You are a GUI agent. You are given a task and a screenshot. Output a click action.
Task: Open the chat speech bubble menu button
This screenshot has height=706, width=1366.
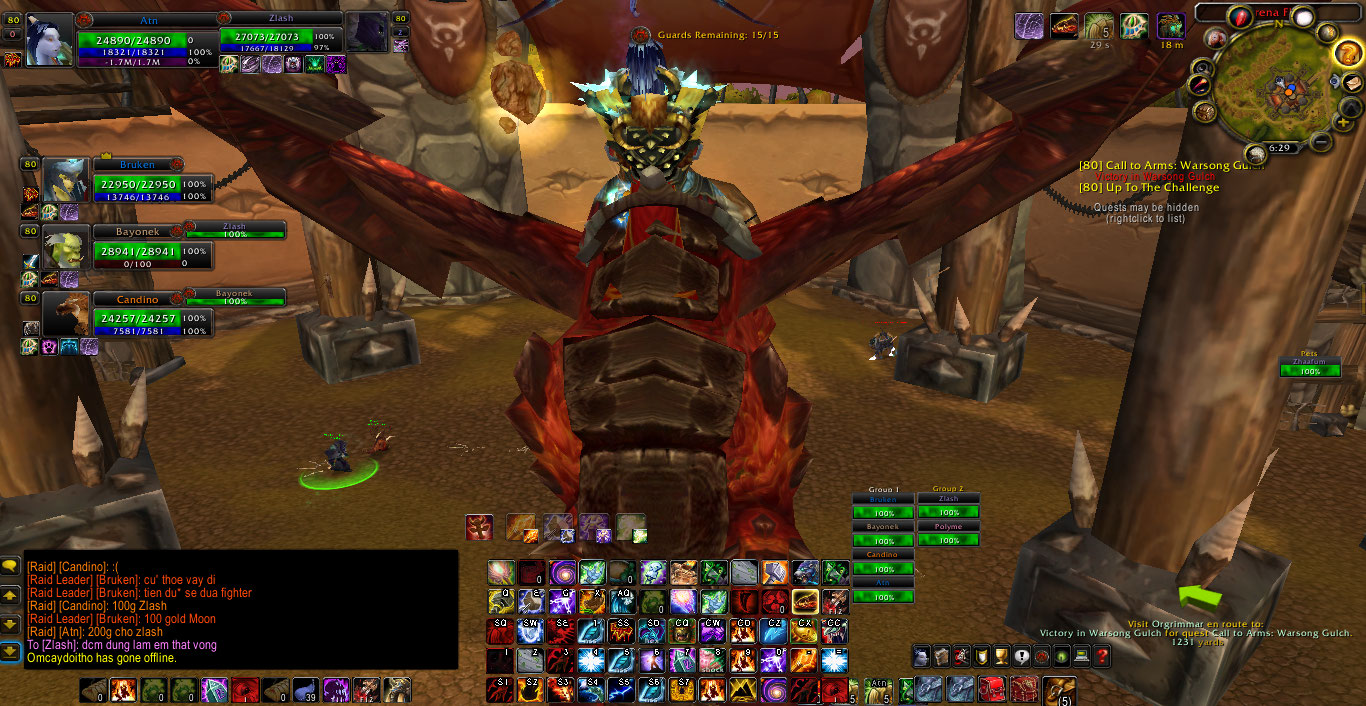(x=10, y=565)
